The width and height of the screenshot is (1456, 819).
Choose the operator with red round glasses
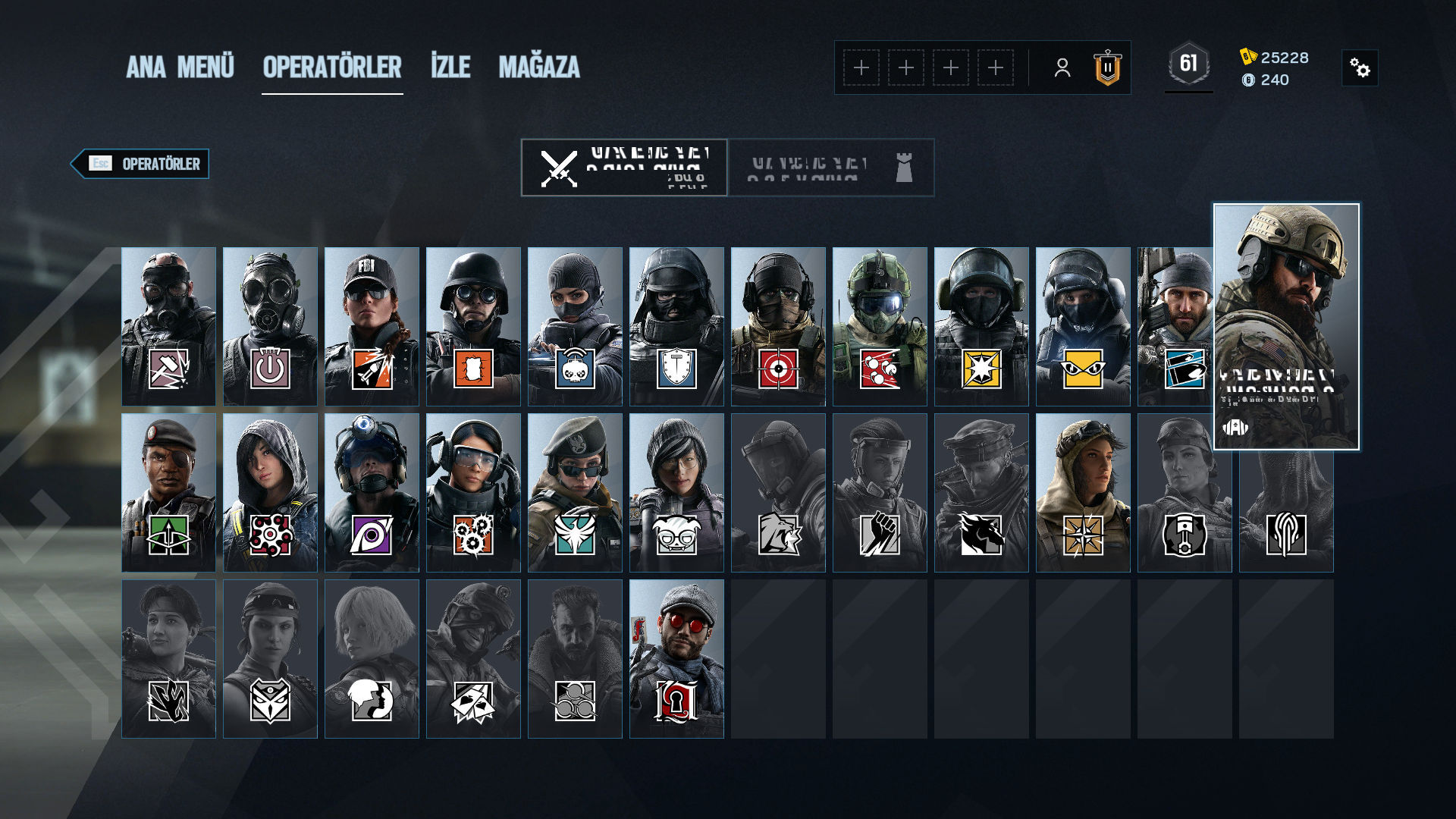(676, 658)
